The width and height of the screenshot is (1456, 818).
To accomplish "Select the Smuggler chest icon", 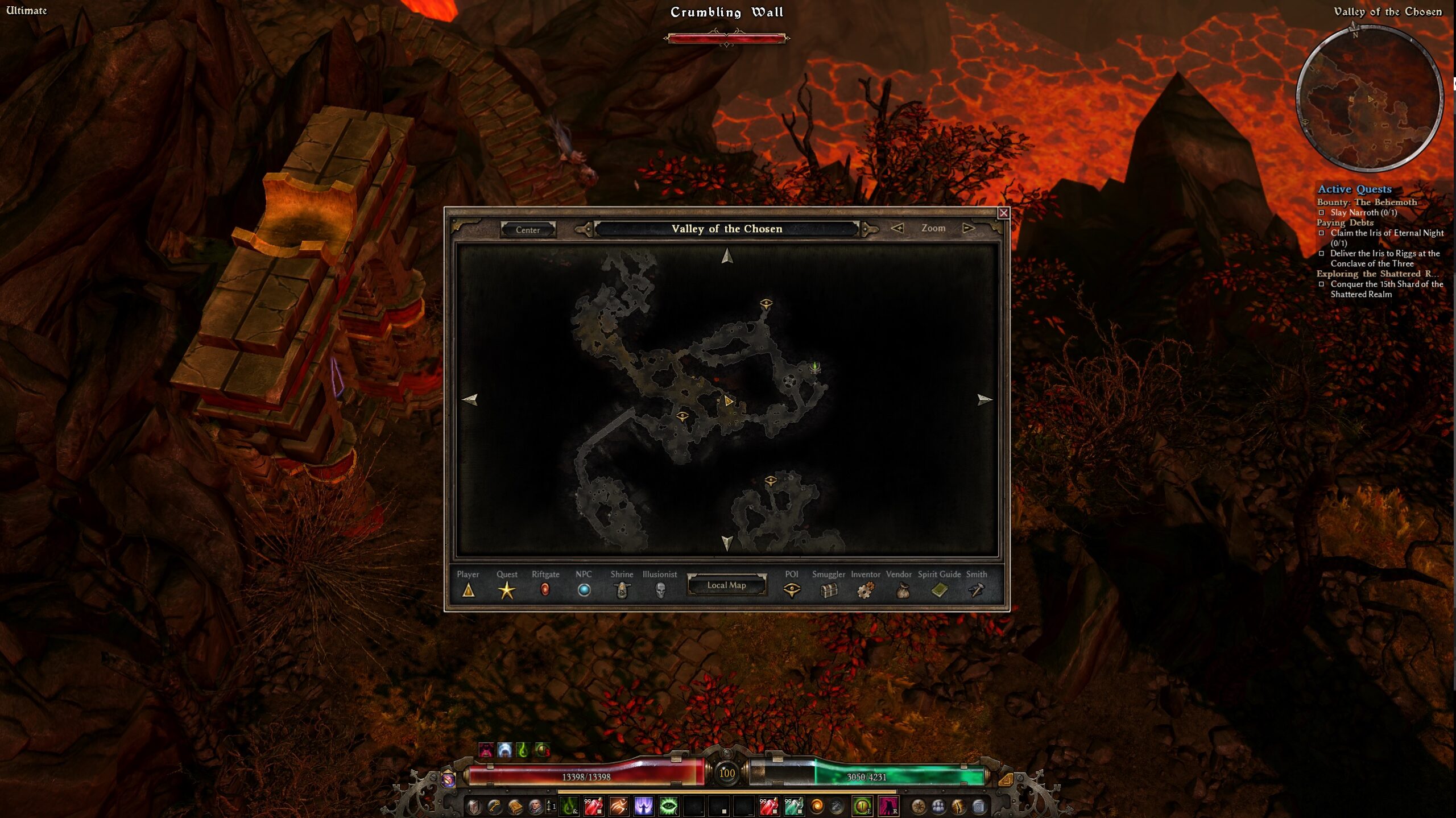I will [830, 590].
